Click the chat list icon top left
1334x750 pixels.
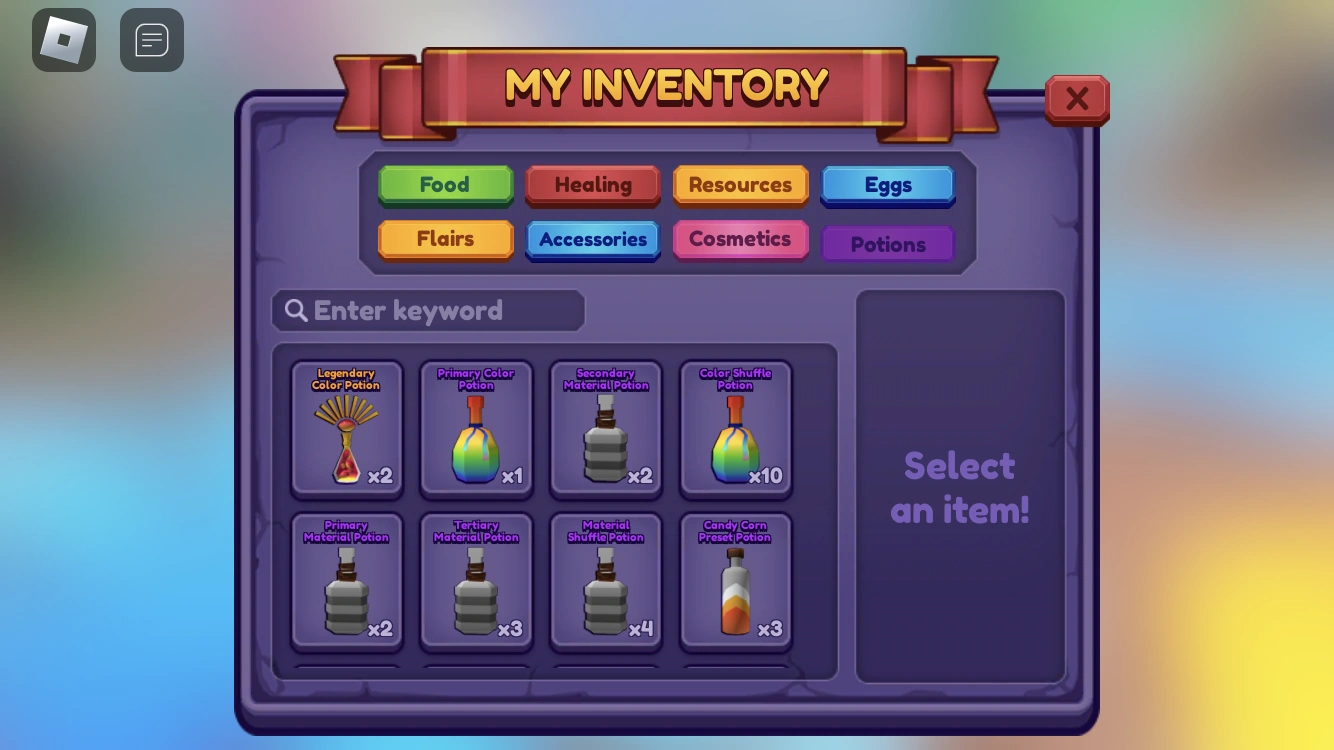point(152,40)
